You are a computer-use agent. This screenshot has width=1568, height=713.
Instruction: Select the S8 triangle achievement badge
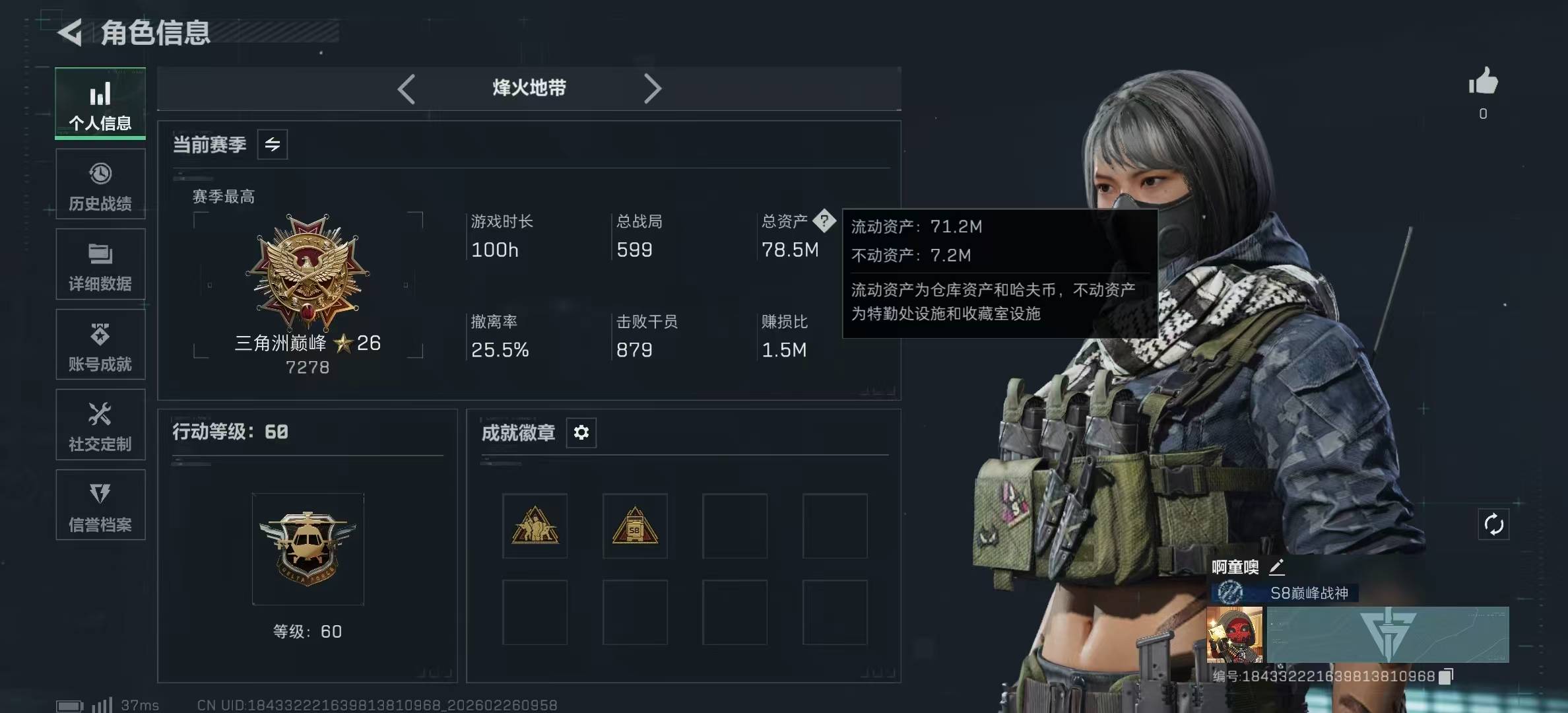coord(635,526)
